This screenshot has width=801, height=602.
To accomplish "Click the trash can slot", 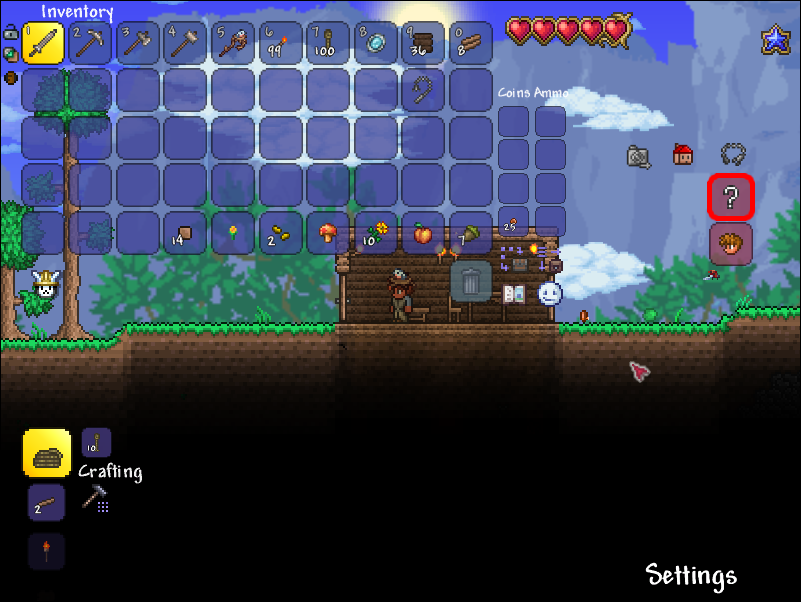I will pyautogui.click(x=471, y=280).
